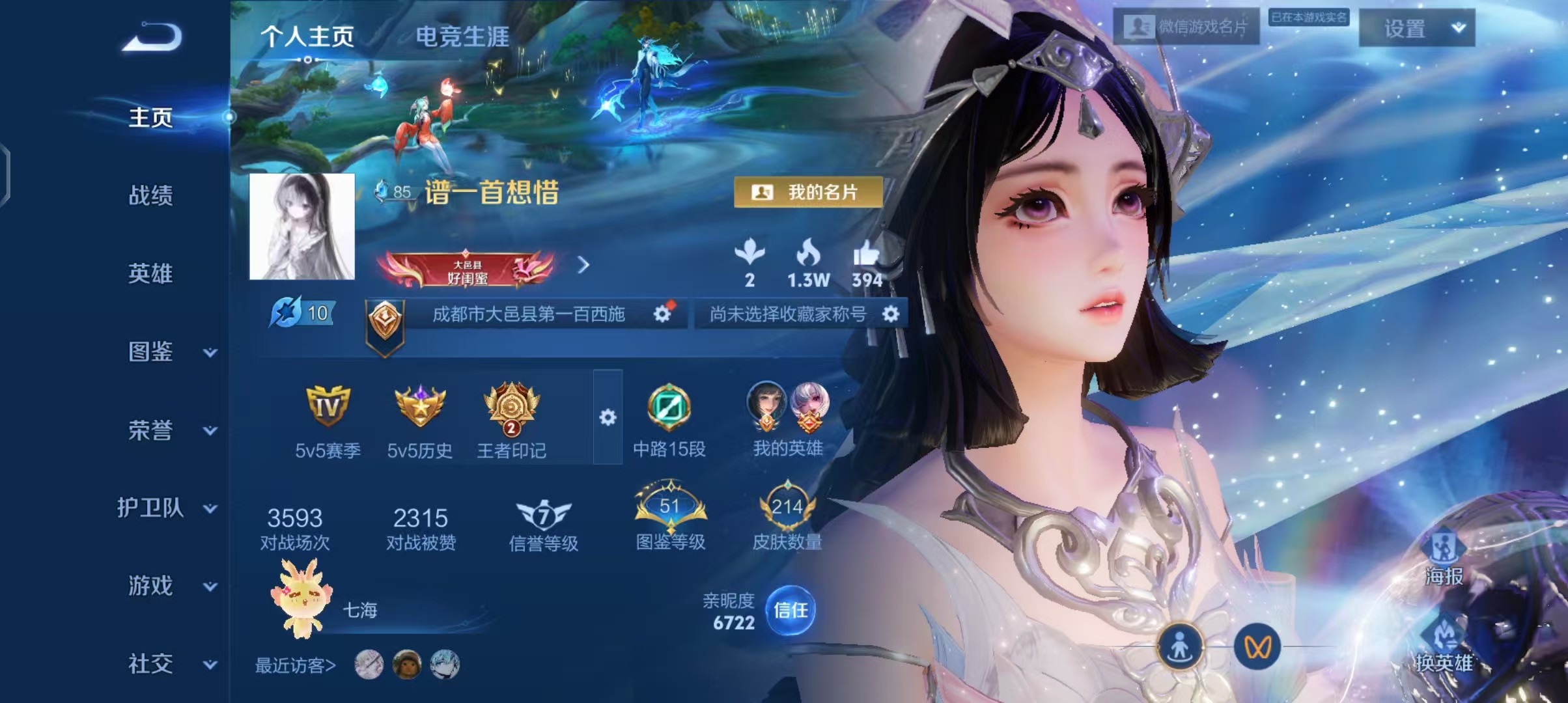The height and width of the screenshot is (703, 1568).
Task: View the player avatar portrait
Action: click(x=302, y=227)
